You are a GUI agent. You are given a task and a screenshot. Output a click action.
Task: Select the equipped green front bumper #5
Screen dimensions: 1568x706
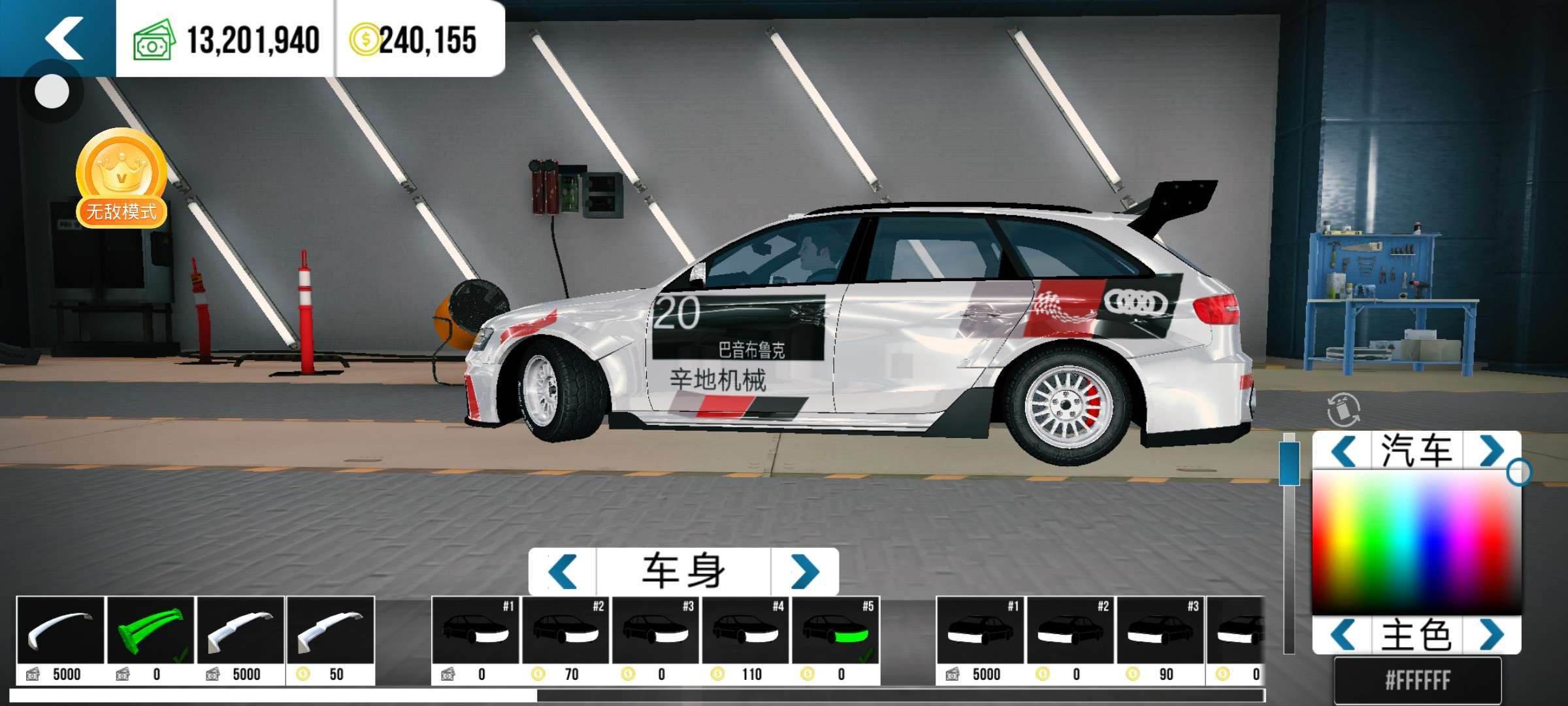[836, 639]
